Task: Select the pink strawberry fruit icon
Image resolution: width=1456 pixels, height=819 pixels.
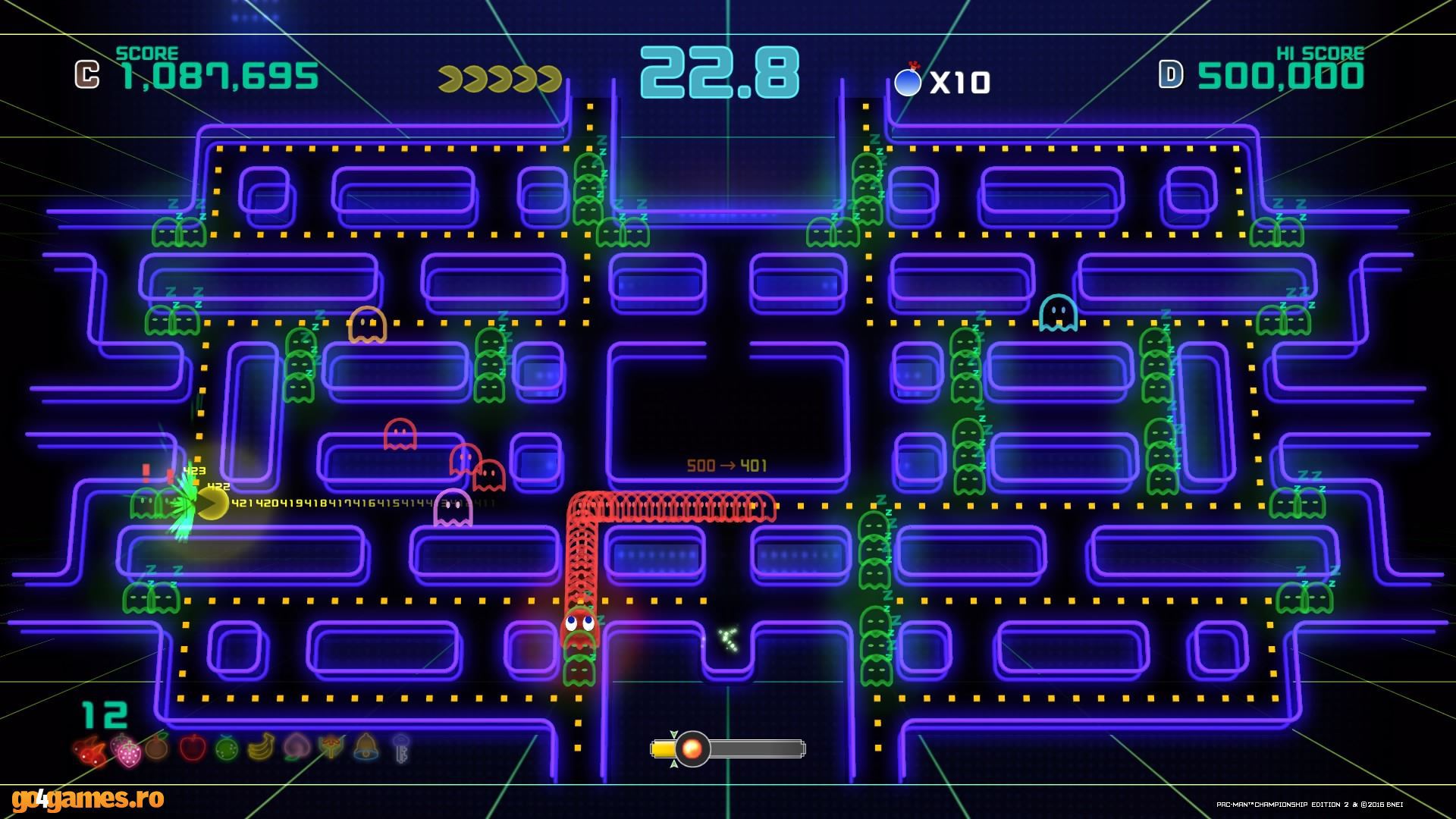Action: tap(126, 749)
